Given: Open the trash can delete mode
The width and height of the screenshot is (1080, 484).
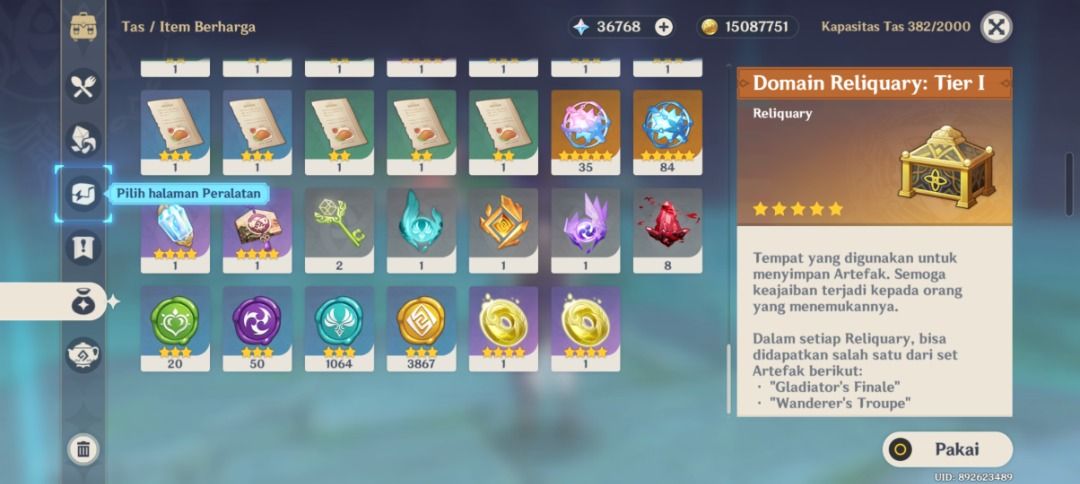Looking at the screenshot, I should [83, 449].
